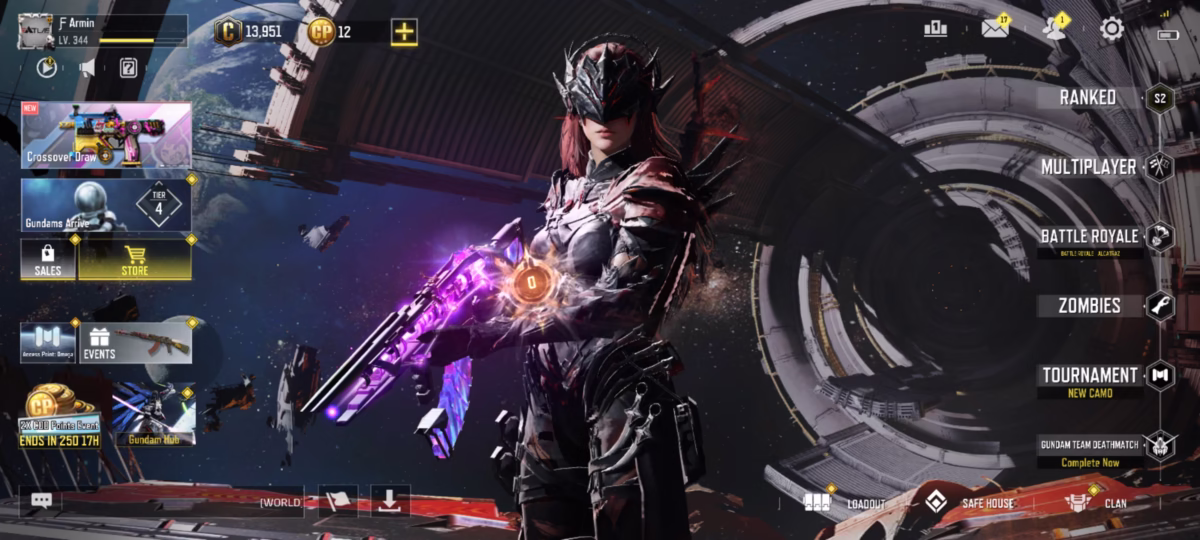Select the Multiplayer mode

click(x=1088, y=166)
